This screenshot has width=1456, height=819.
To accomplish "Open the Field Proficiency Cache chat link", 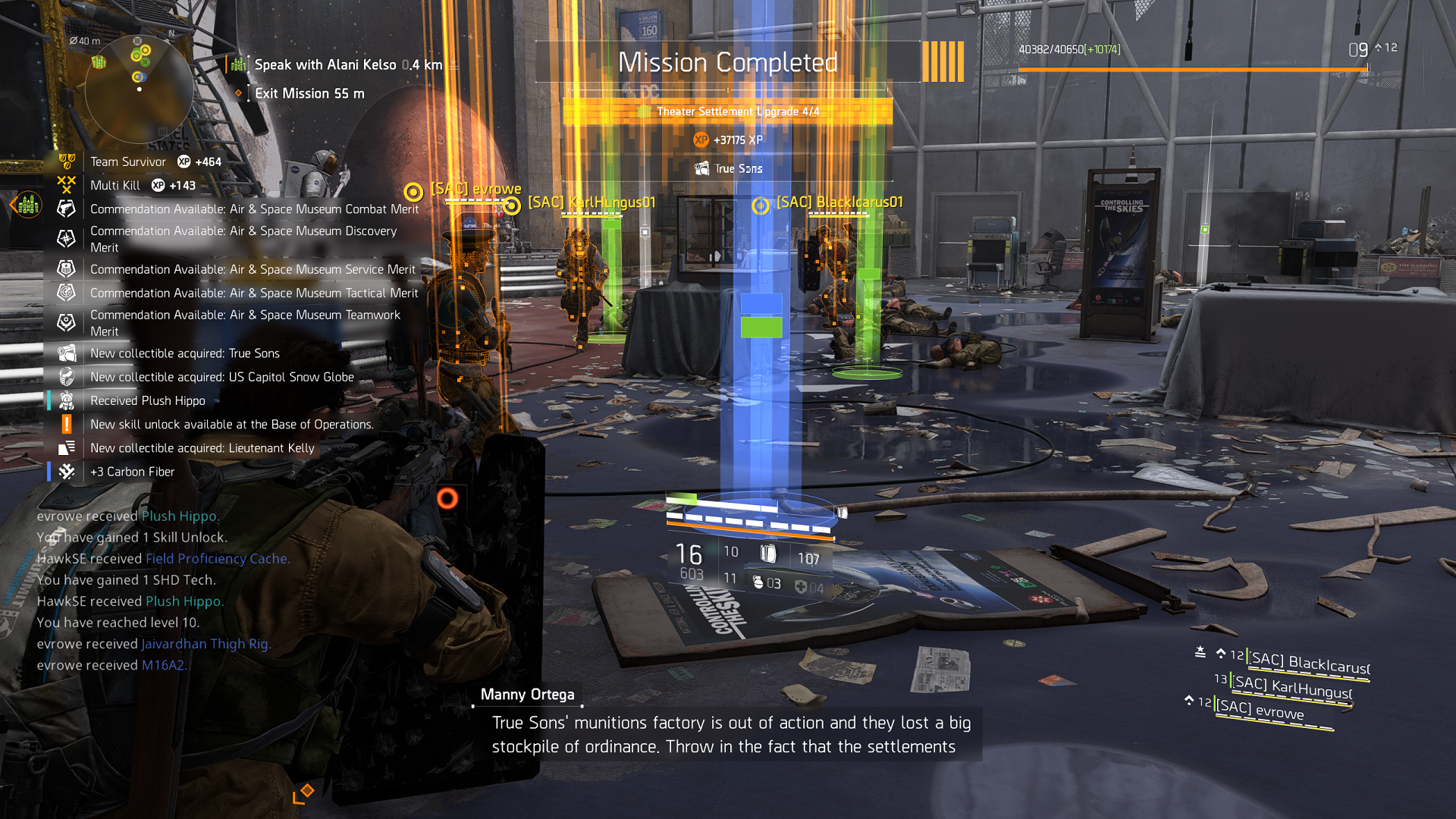I will 217,559.
